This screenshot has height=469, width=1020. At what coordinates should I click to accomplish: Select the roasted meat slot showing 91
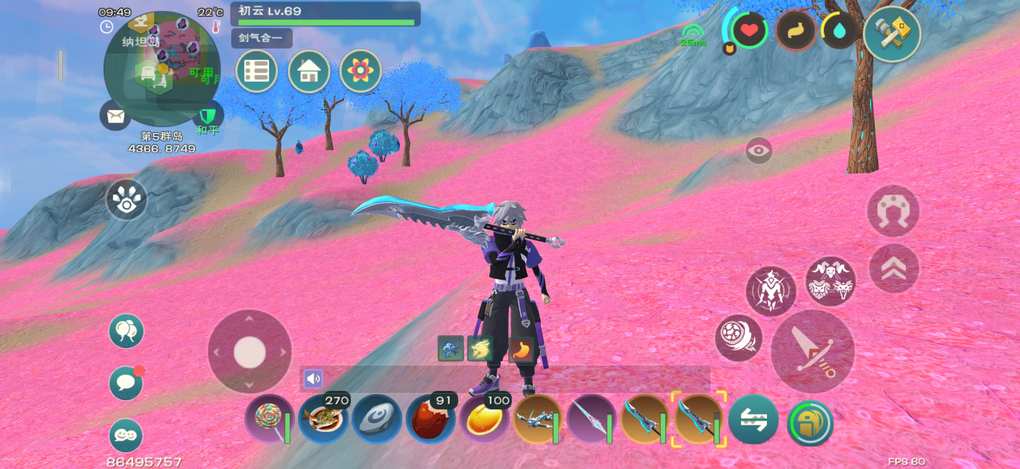[430, 419]
